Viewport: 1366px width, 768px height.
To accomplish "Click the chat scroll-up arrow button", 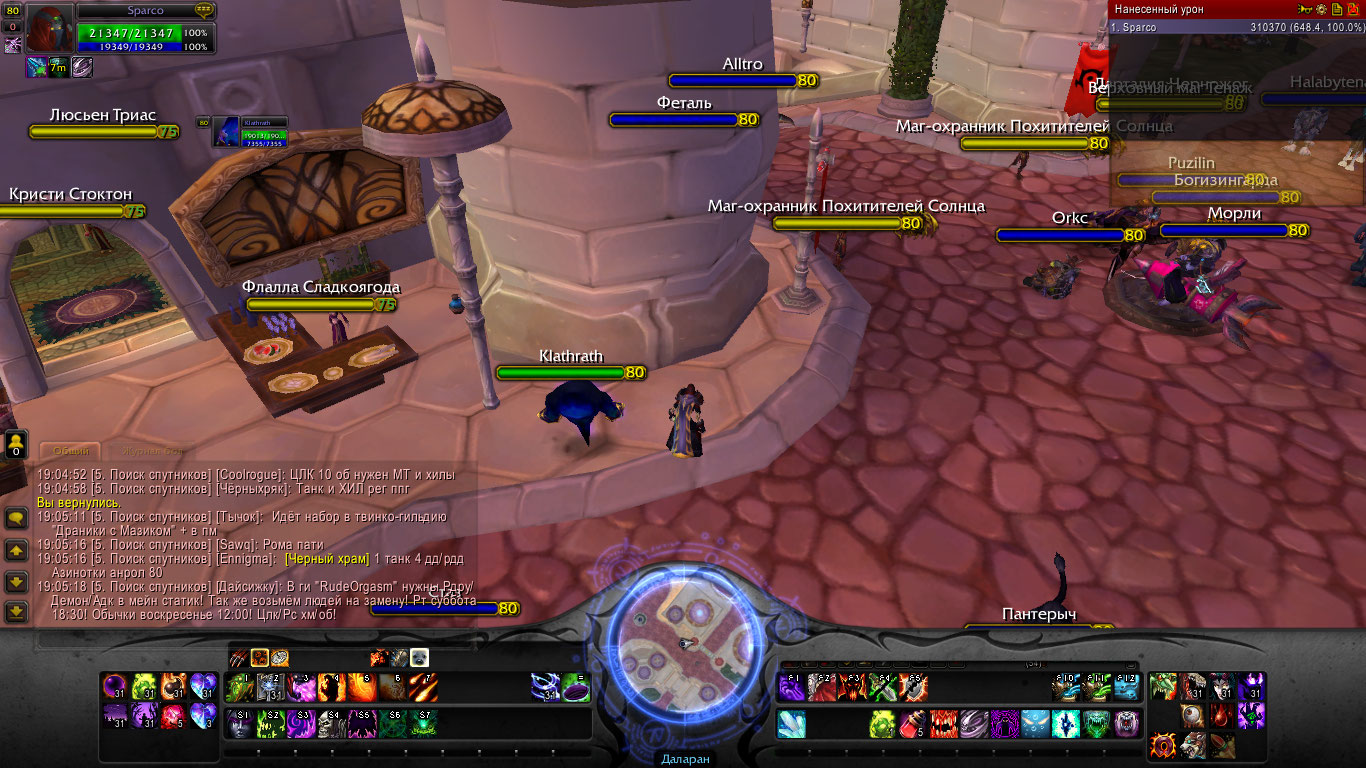I will coord(16,550).
